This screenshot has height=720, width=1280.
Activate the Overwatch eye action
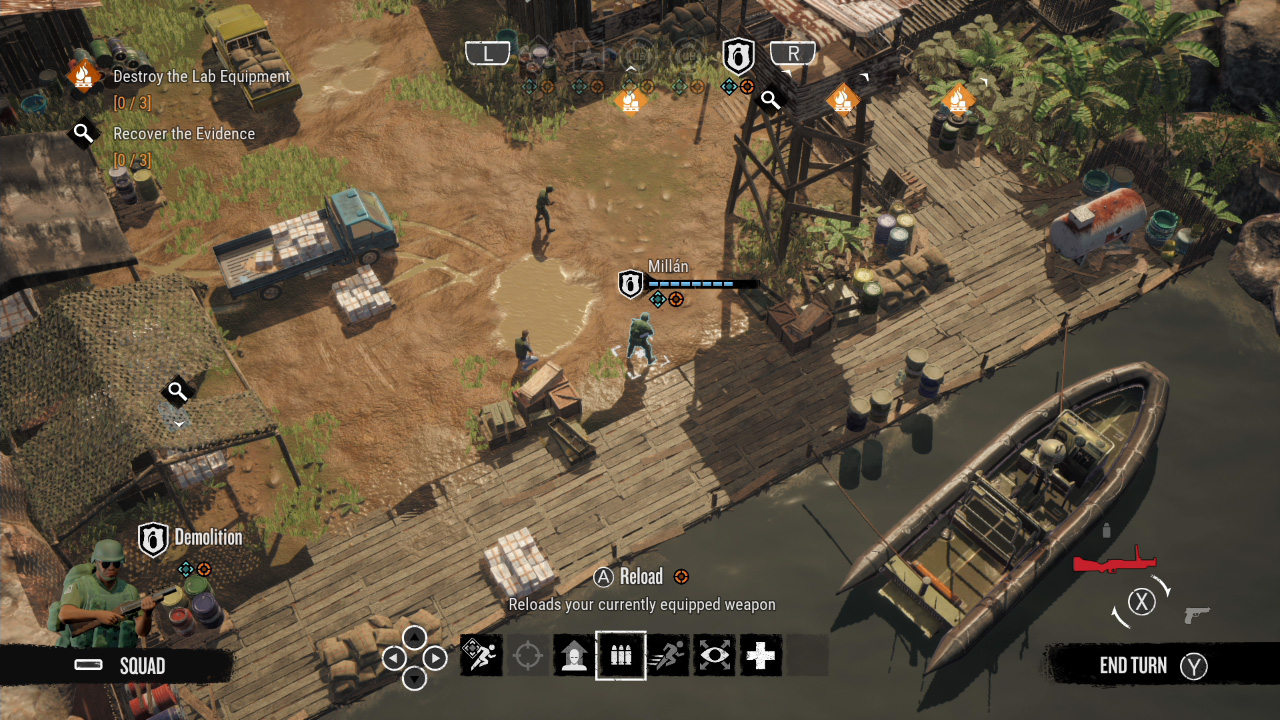(713, 655)
